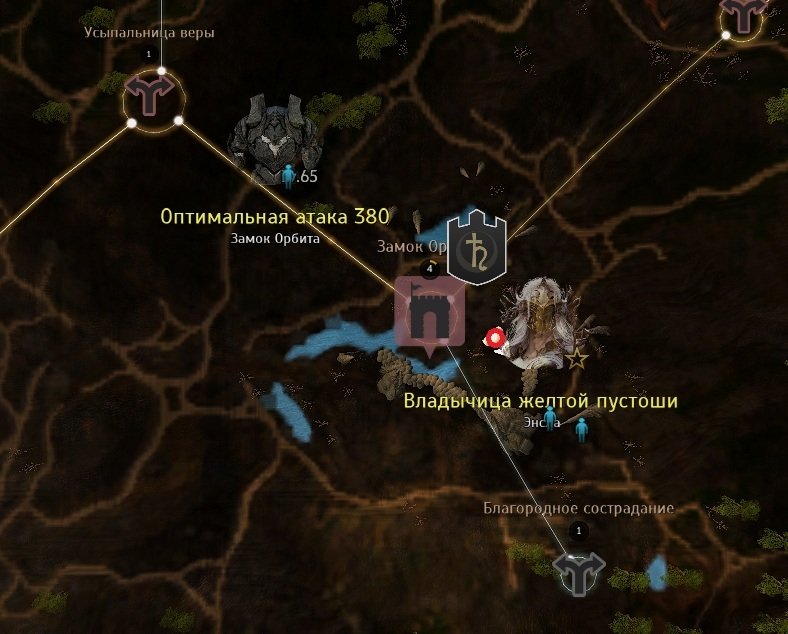Image resolution: width=788 pixels, height=634 pixels.
Task: Select the blue NPC marker below the golem
Action: coord(290,177)
